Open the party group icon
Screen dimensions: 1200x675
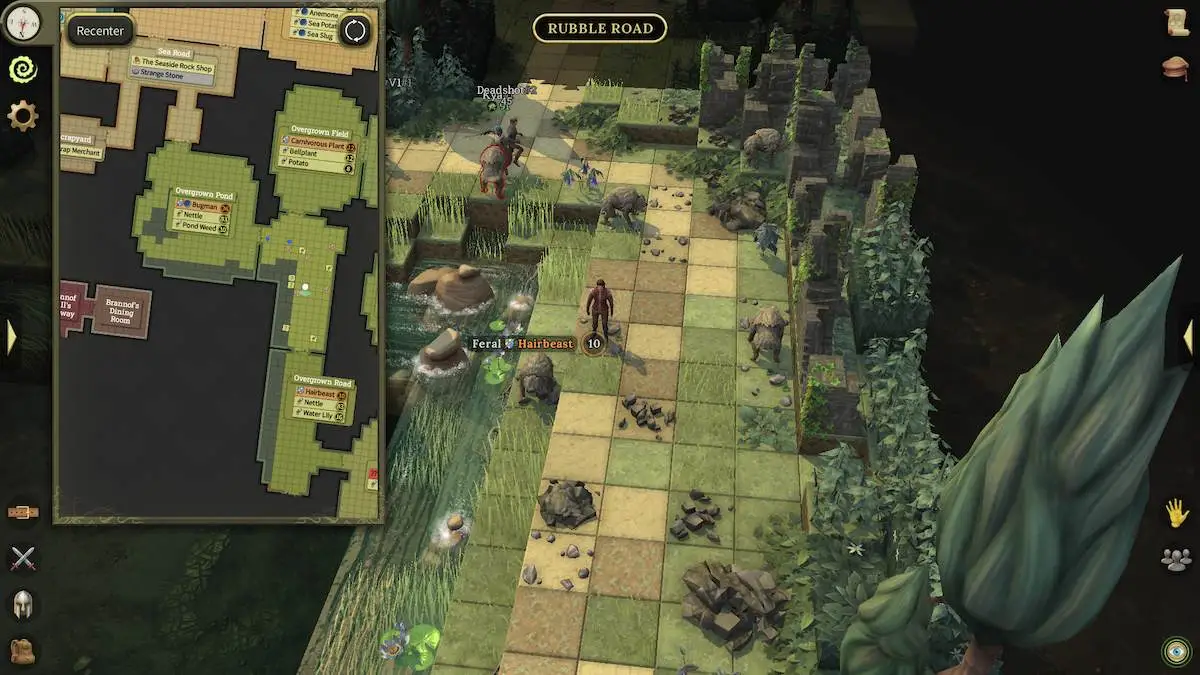click(x=1176, y=559)
